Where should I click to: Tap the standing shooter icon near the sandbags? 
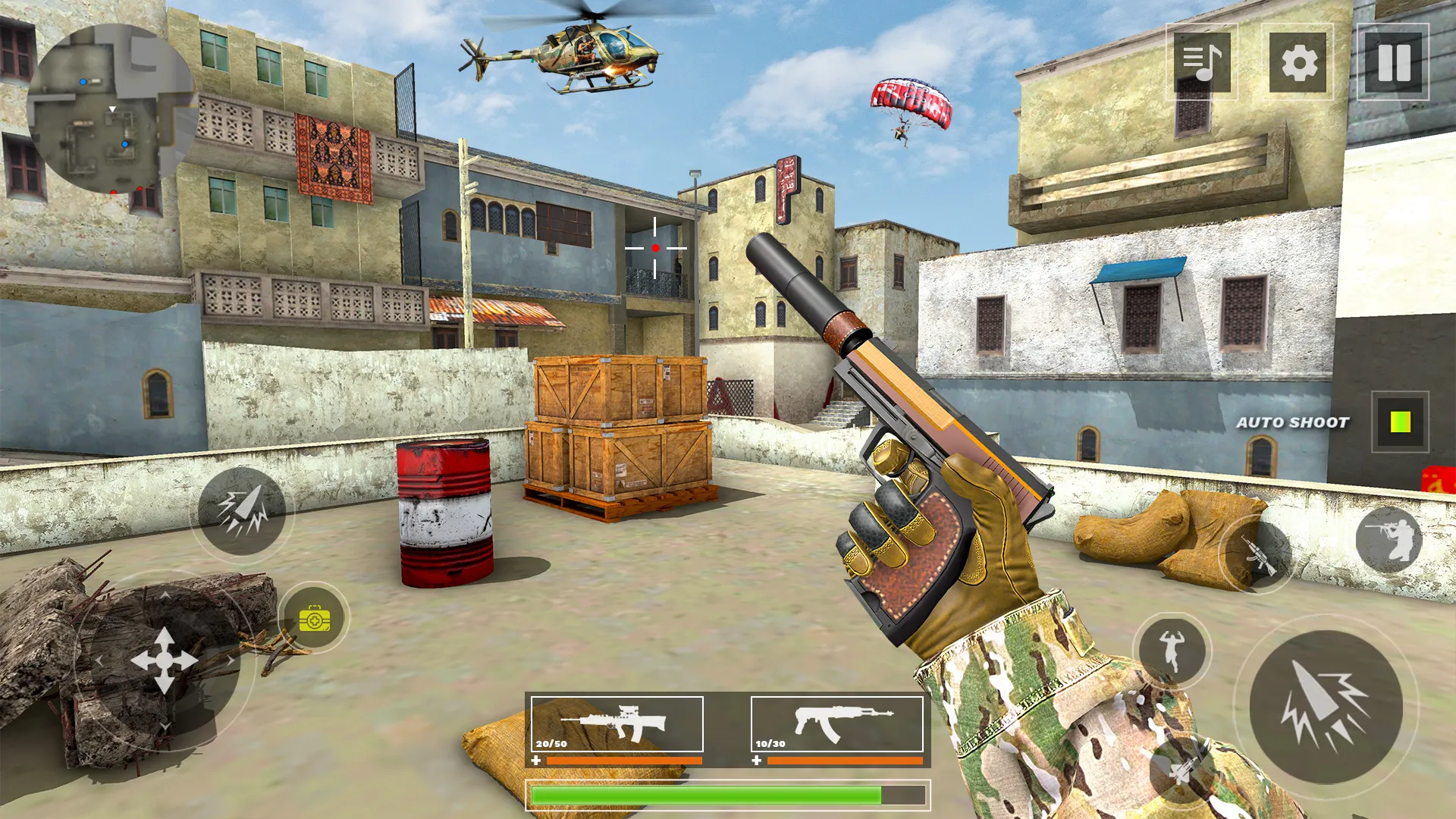tap(1389, 538)
